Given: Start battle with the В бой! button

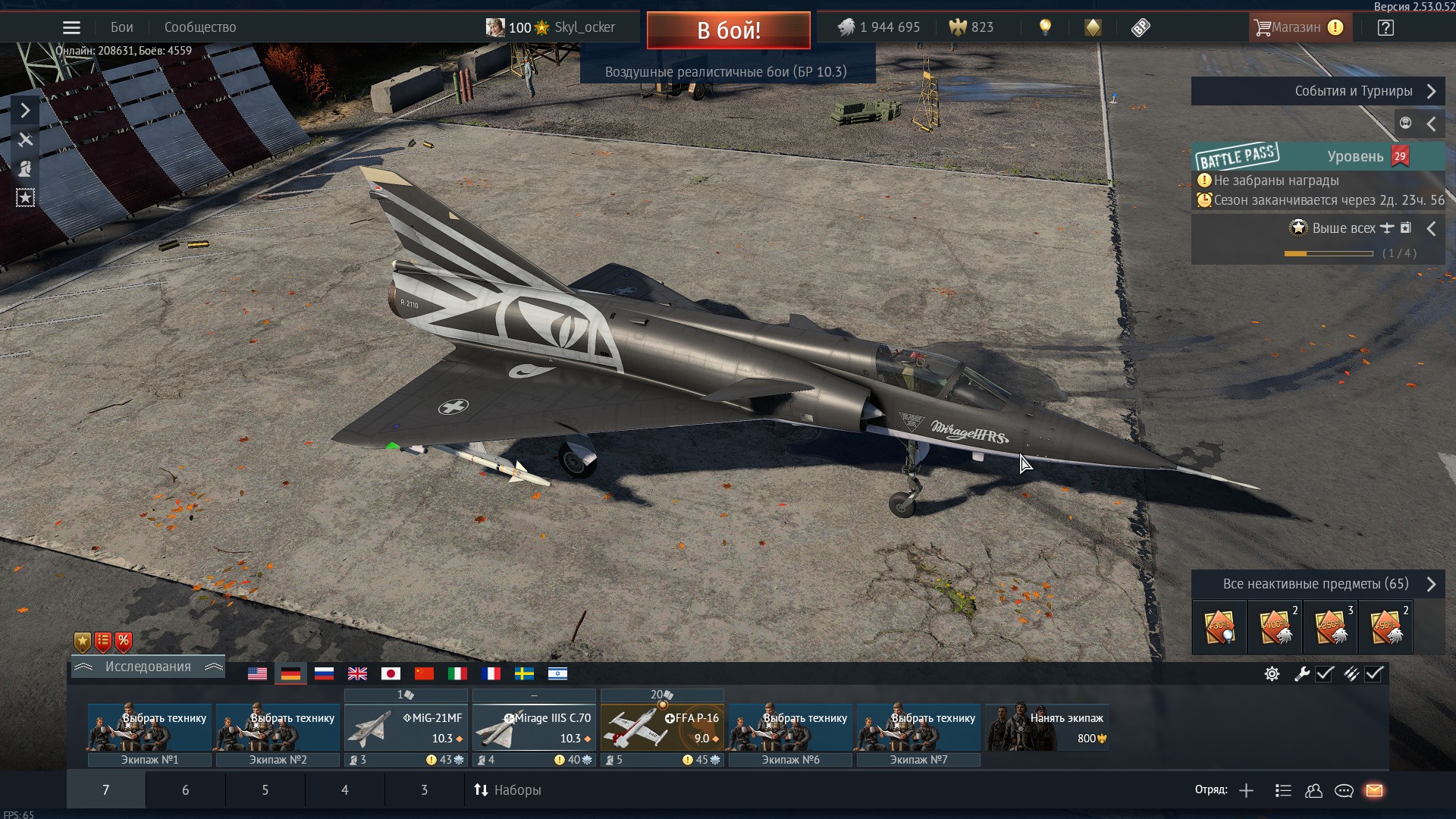Looking at the screenshot, I should 728,30.
